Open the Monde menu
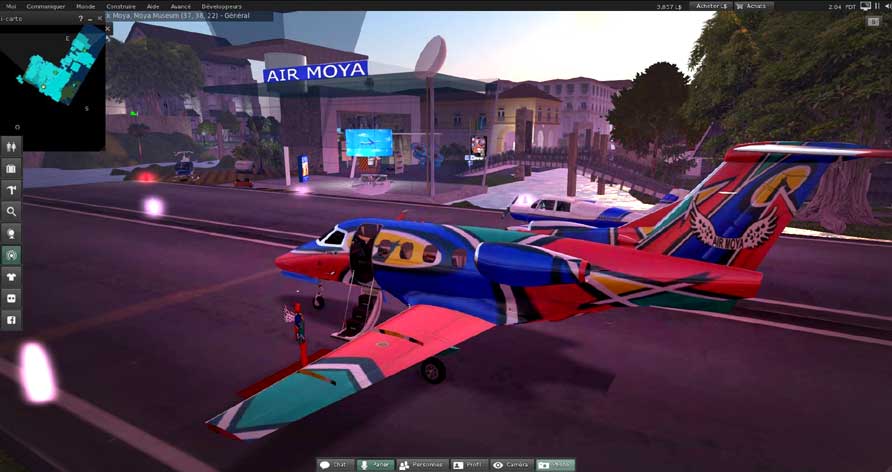This screenshot has width=892, height=472. point(86,6)
